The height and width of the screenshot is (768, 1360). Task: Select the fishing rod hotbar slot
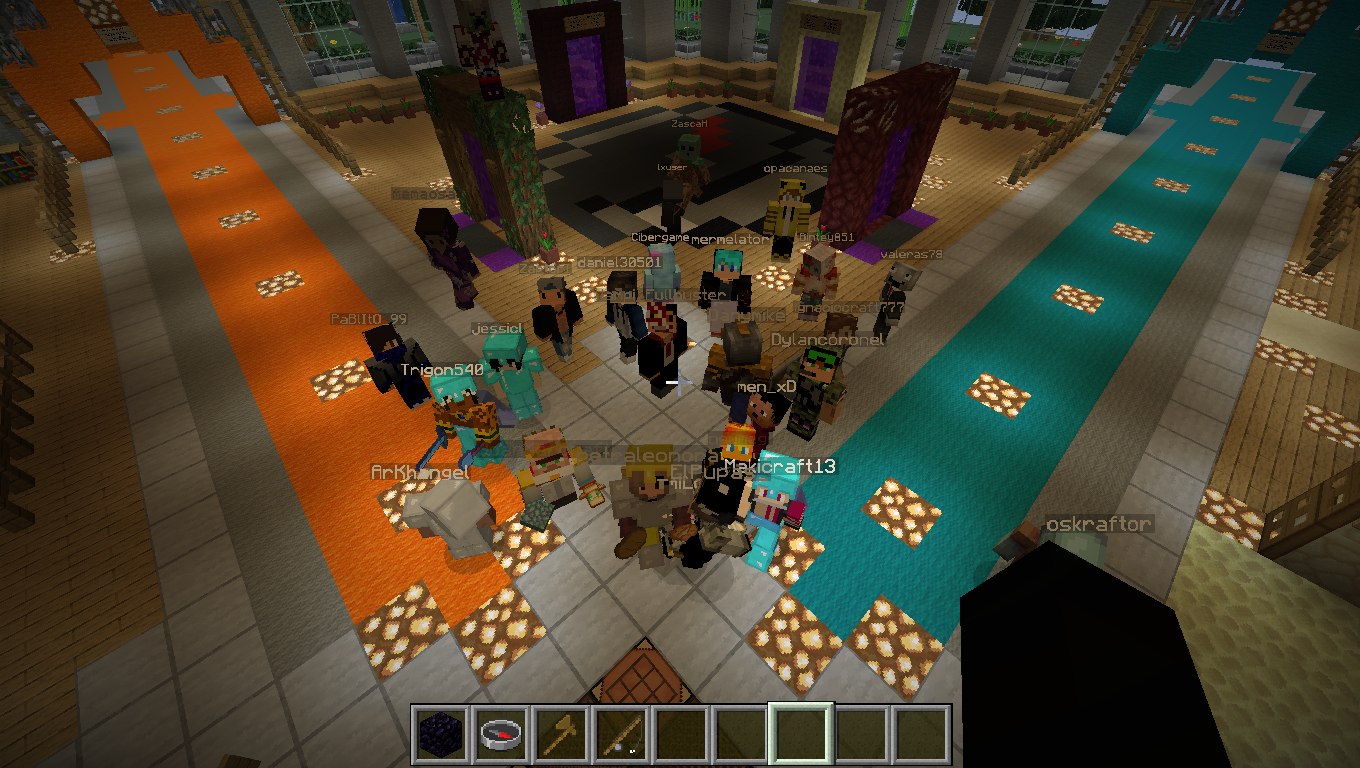(x=620, y=735)
